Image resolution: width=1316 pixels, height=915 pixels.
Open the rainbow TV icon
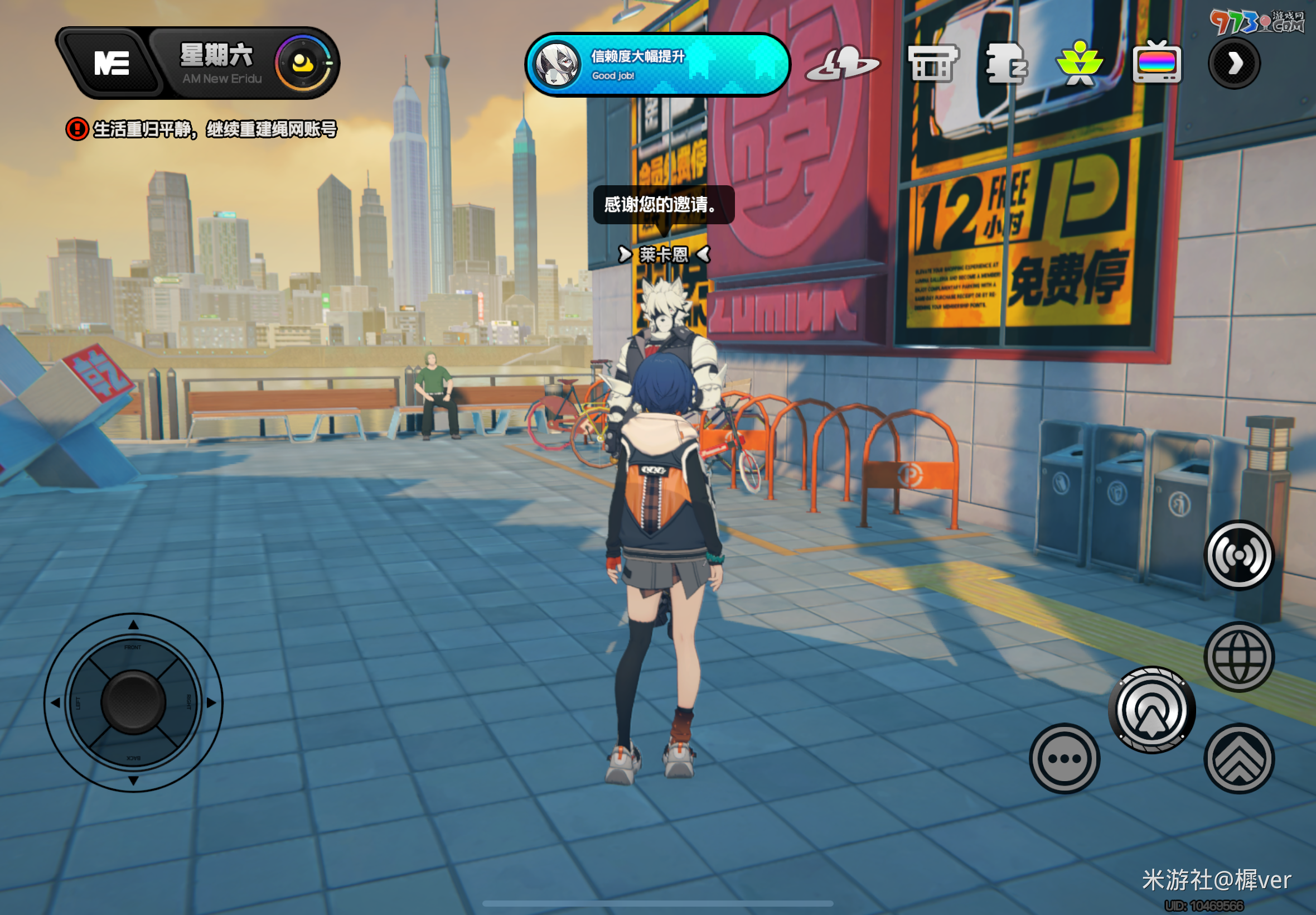1156,63
